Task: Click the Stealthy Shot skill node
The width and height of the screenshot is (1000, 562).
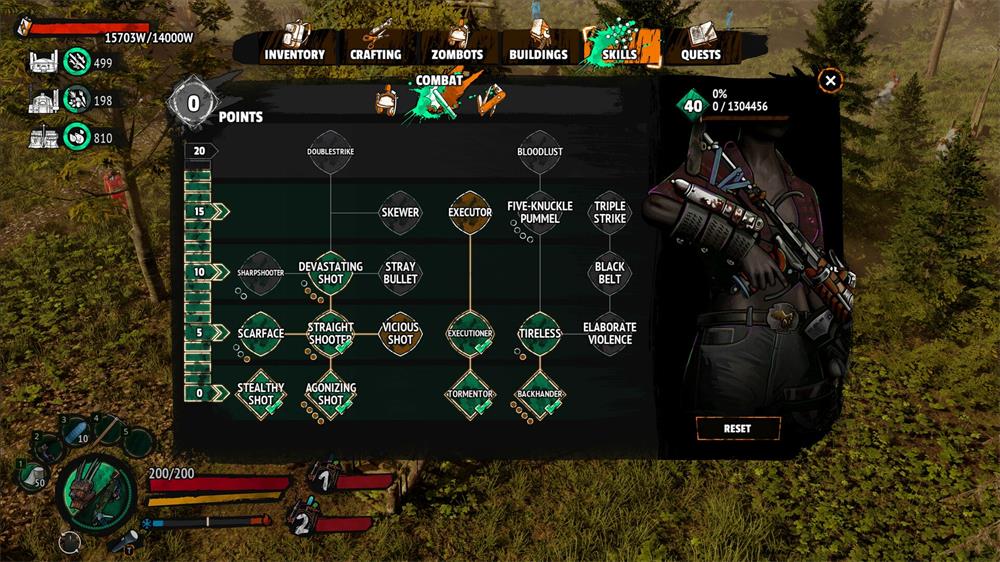Action: coord(261,394)
